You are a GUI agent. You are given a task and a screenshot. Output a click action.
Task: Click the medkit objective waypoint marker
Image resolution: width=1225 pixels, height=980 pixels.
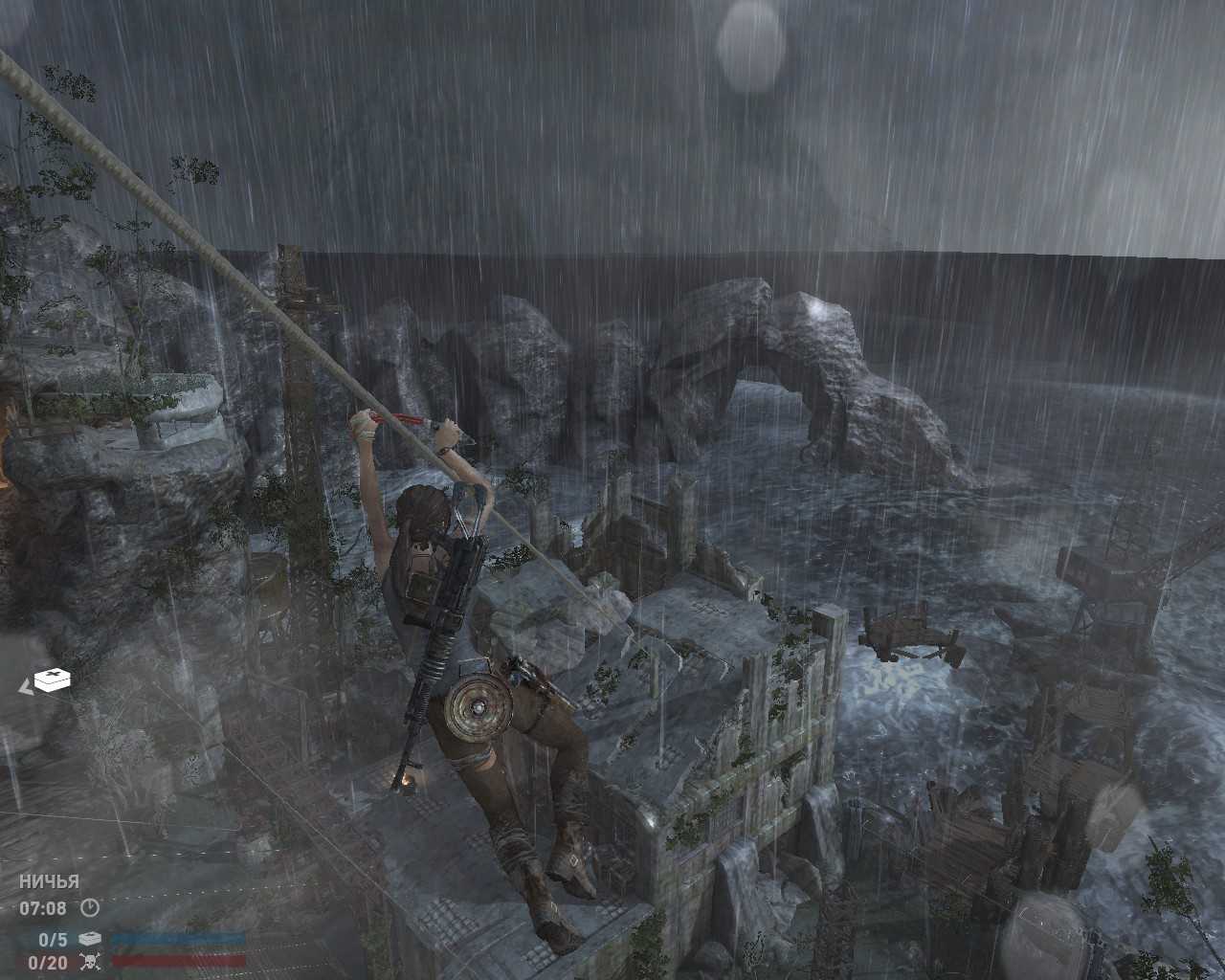click(x=53, y=680)
